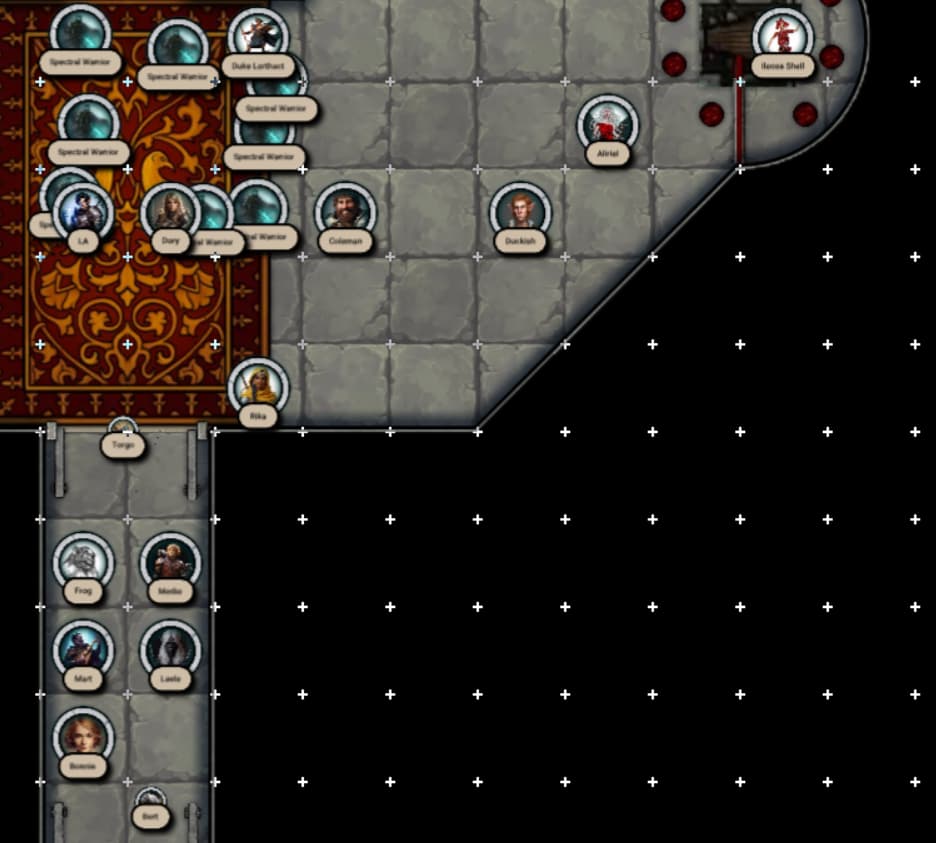936x843 pixels.
Task: Select Dory's token on the carpet
Action: [170, 212]
